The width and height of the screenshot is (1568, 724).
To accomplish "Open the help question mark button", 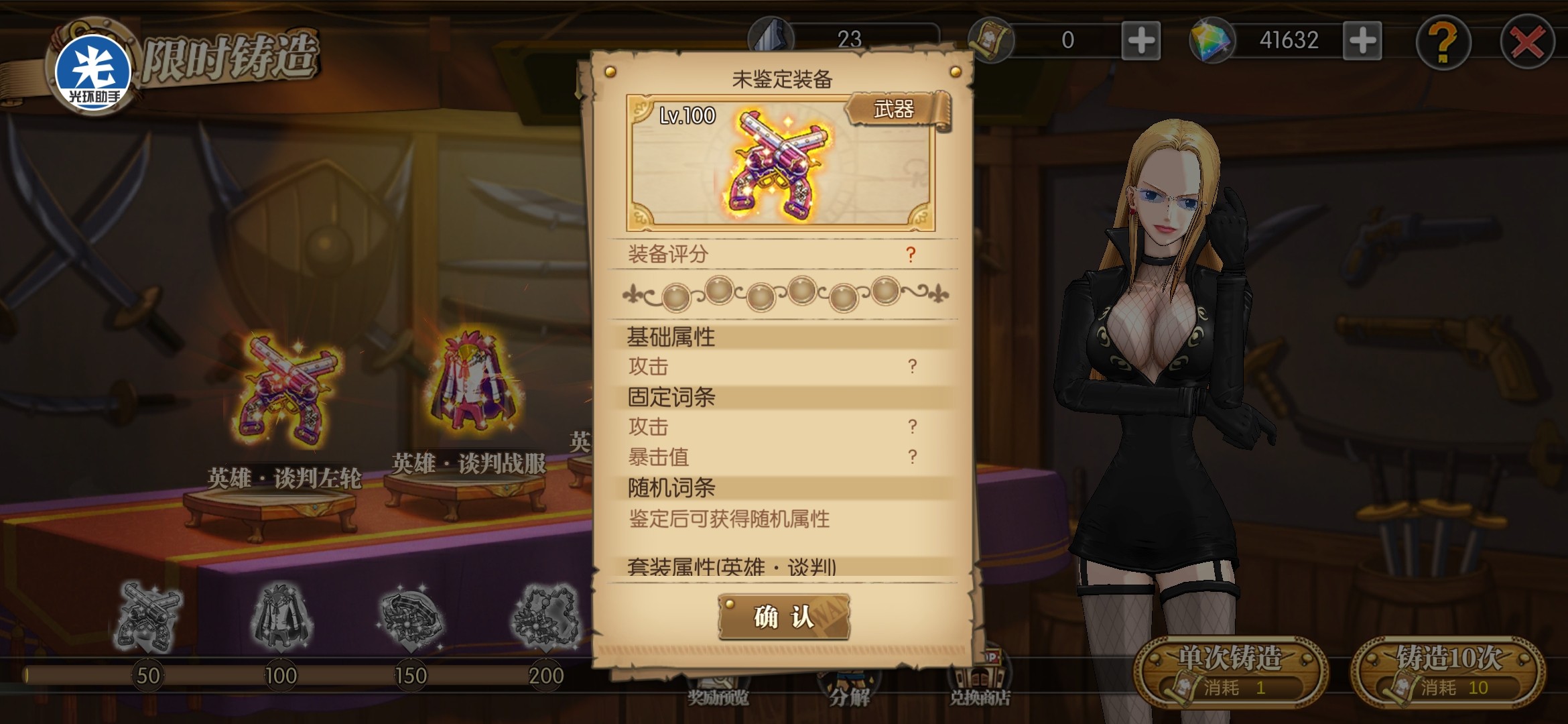I will click(1443, 43).
